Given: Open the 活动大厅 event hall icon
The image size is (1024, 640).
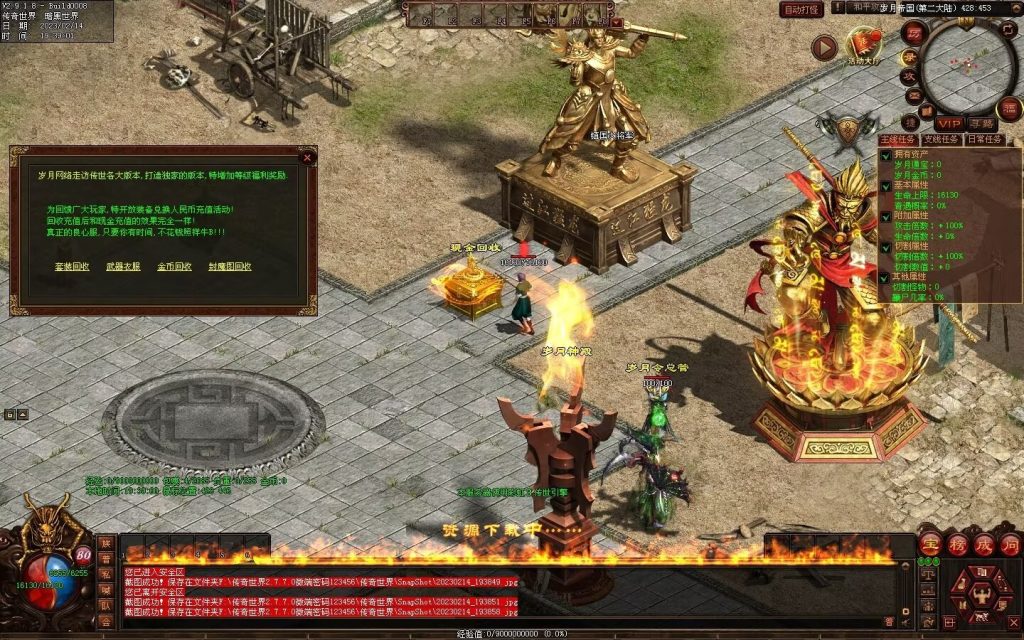Looking at the screenshot, I should 864,46.
